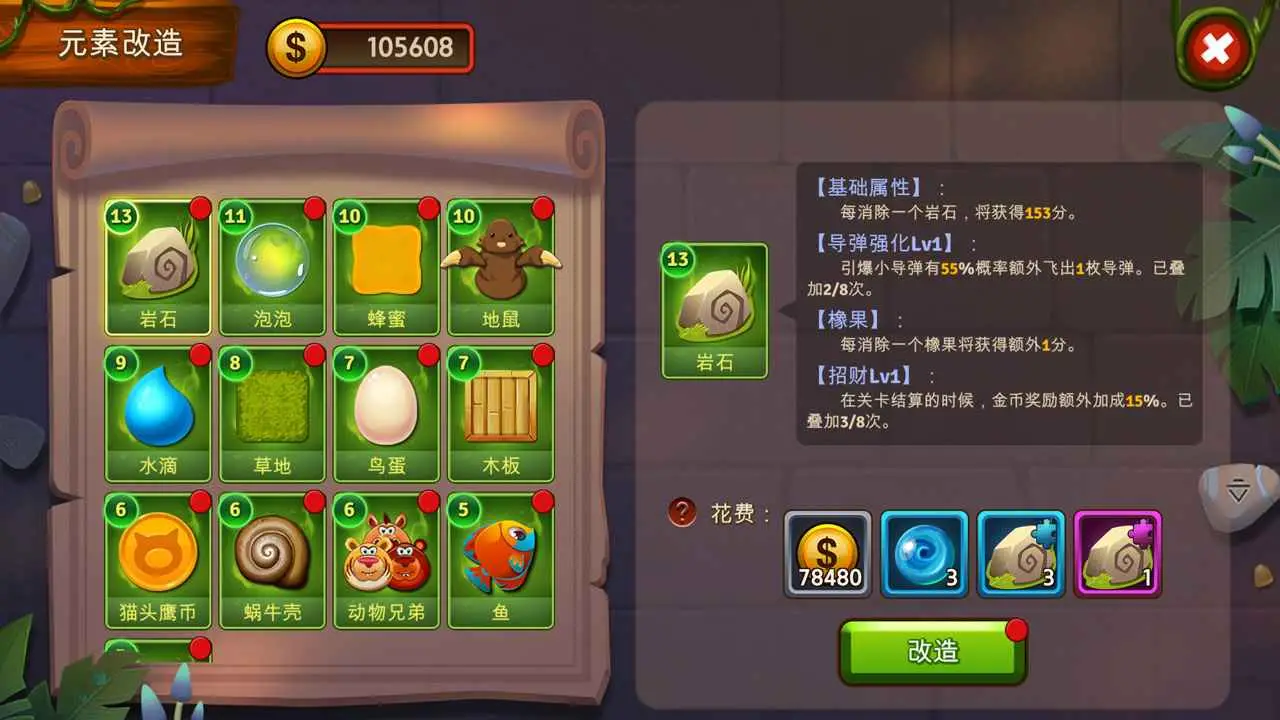
Task: Select the 草地 (grass) element card
Action: [272, 410]
